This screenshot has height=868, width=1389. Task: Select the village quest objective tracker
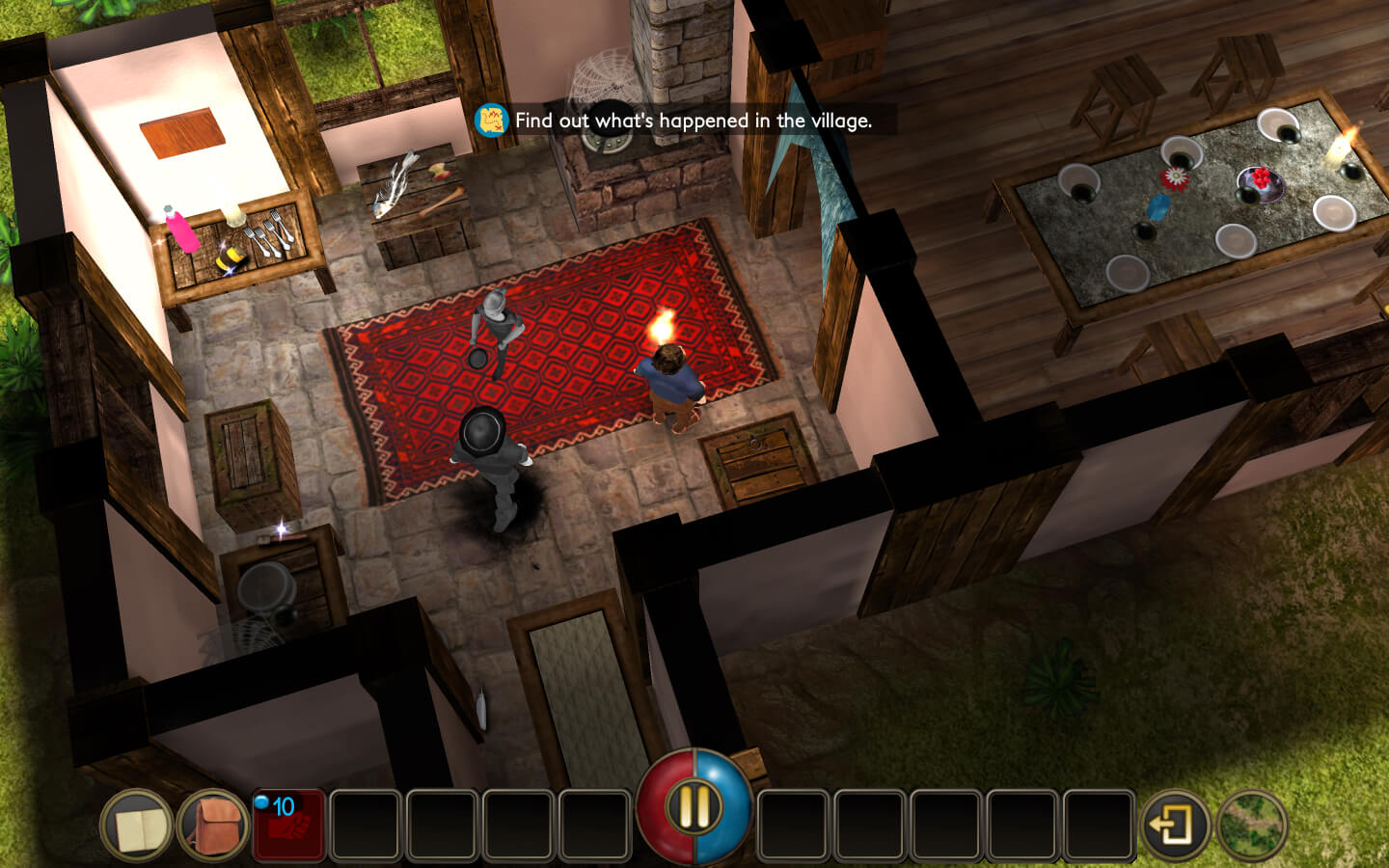(675, 121)
